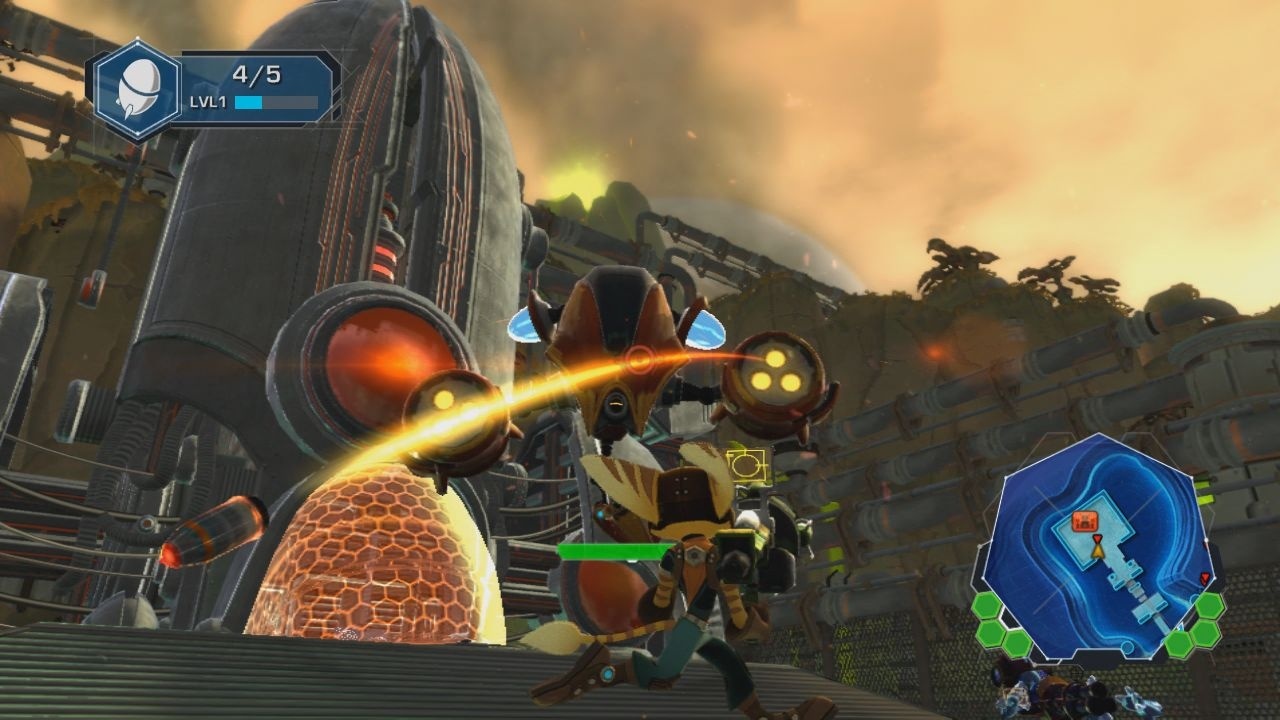This screenshot has height=720, width=1280.
Task: Click the green enemy health bar
Action: click(620, 552)
